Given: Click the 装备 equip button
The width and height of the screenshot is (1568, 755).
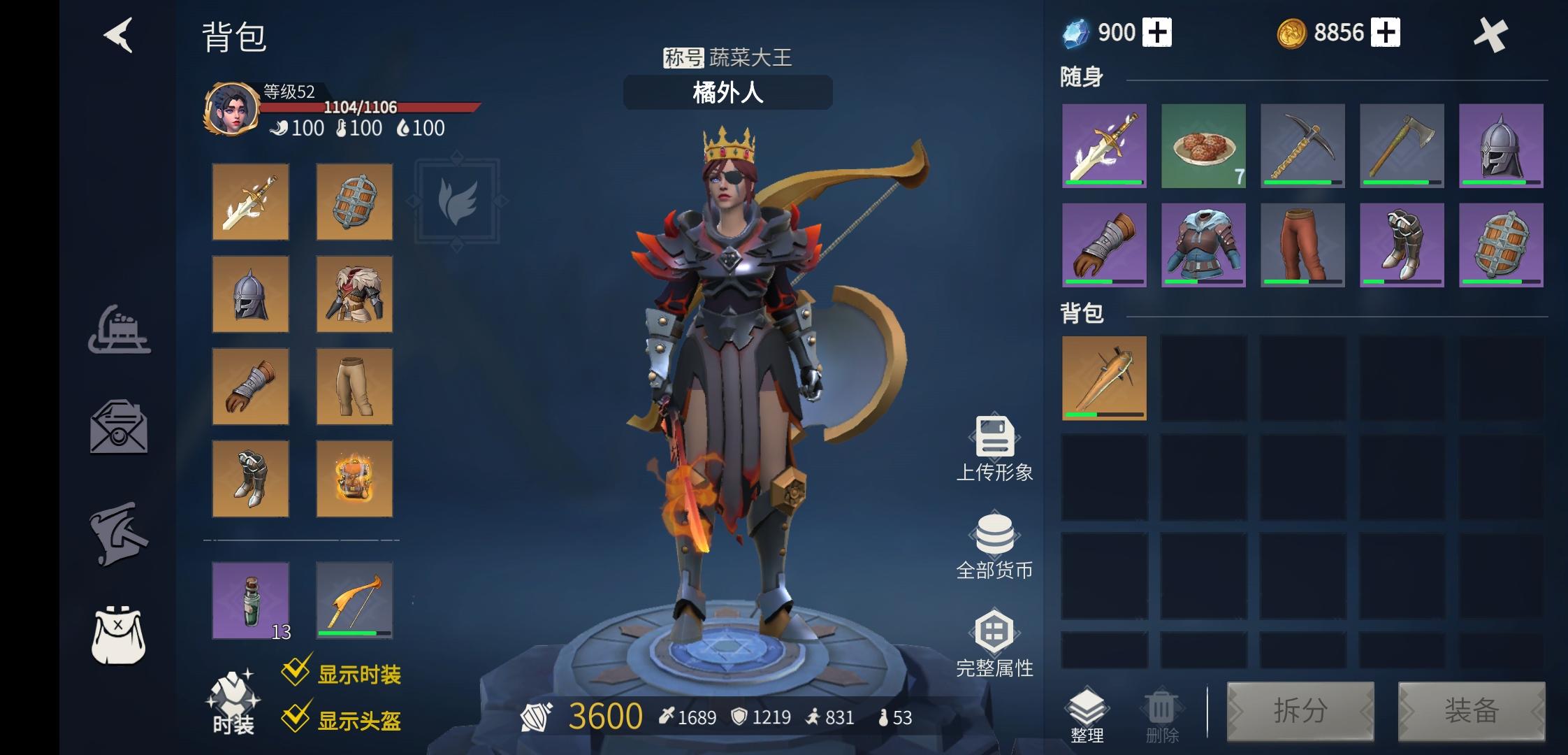Looking at the screenshot, I should click(1471, 711).
